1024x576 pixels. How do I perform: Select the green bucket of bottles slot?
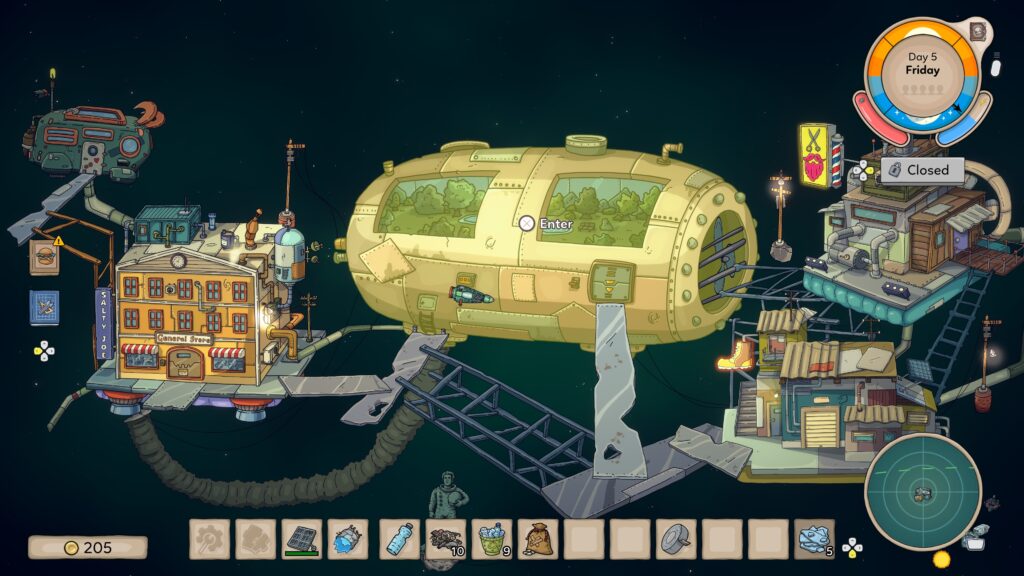pyautogui.click(x=491, y=539)
